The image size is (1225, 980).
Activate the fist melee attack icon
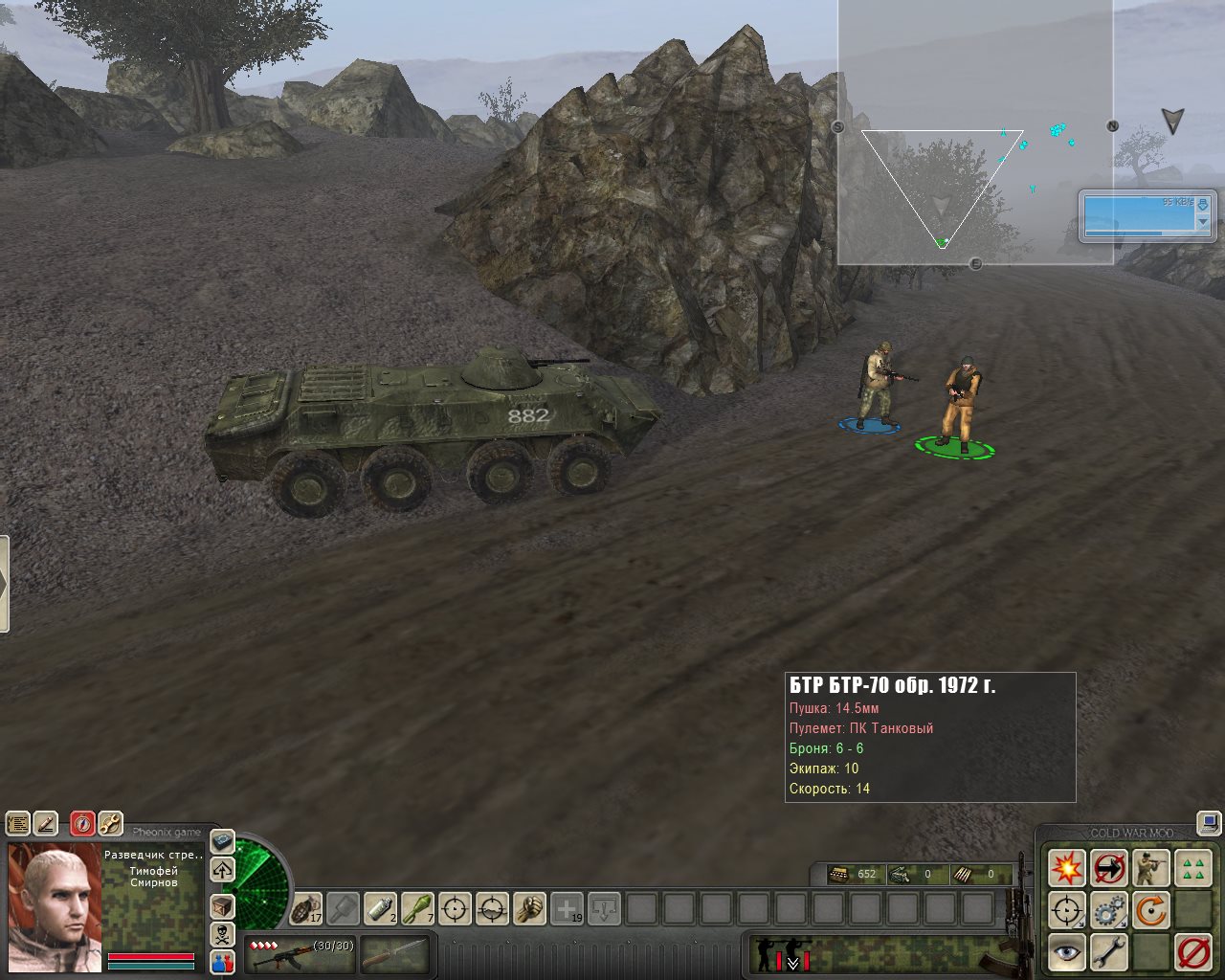[529, 908]
